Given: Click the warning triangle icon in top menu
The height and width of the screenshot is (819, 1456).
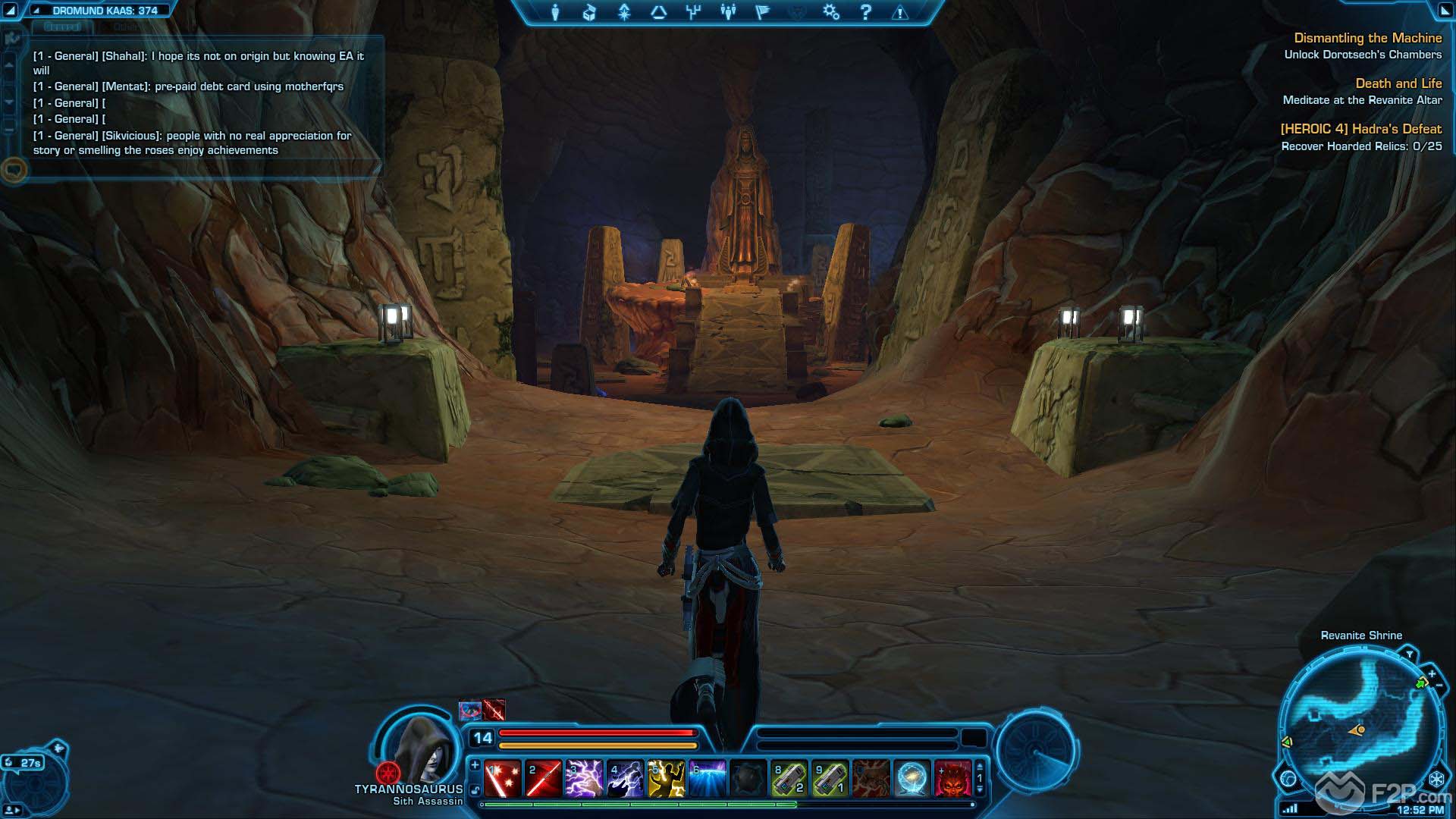Looking at the screenshot, I should pos(900,12).
